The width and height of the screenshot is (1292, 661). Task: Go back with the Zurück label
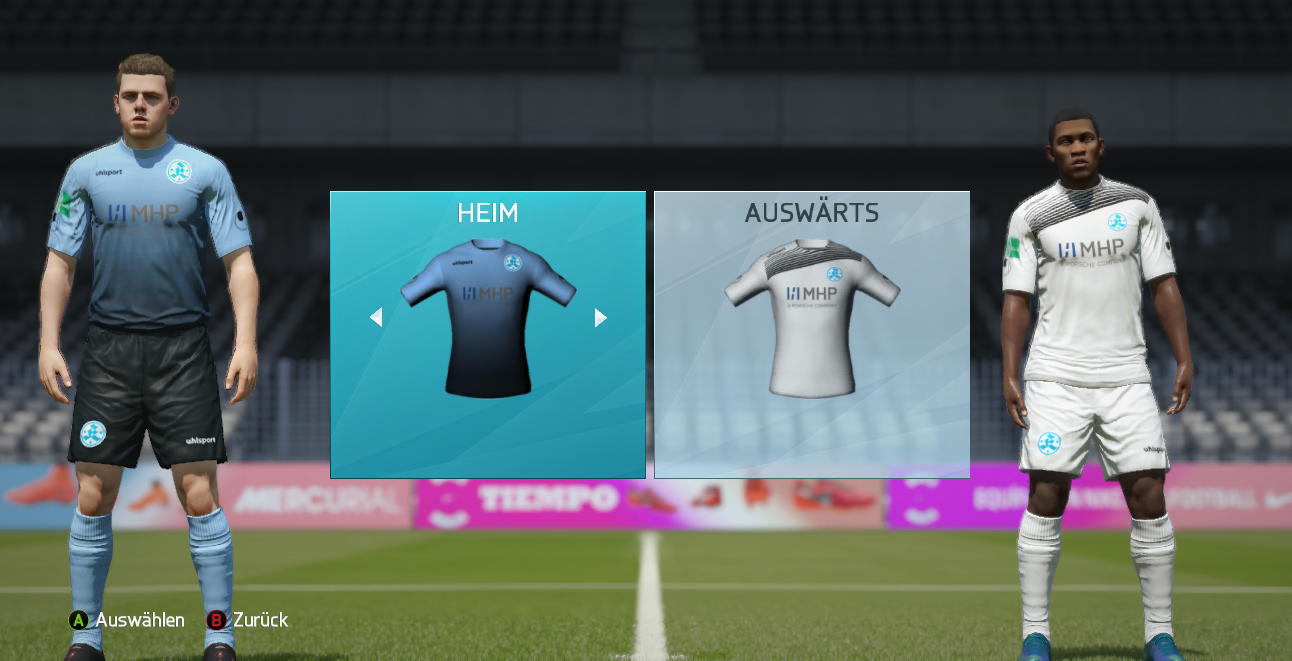click(x=260, y=620)
